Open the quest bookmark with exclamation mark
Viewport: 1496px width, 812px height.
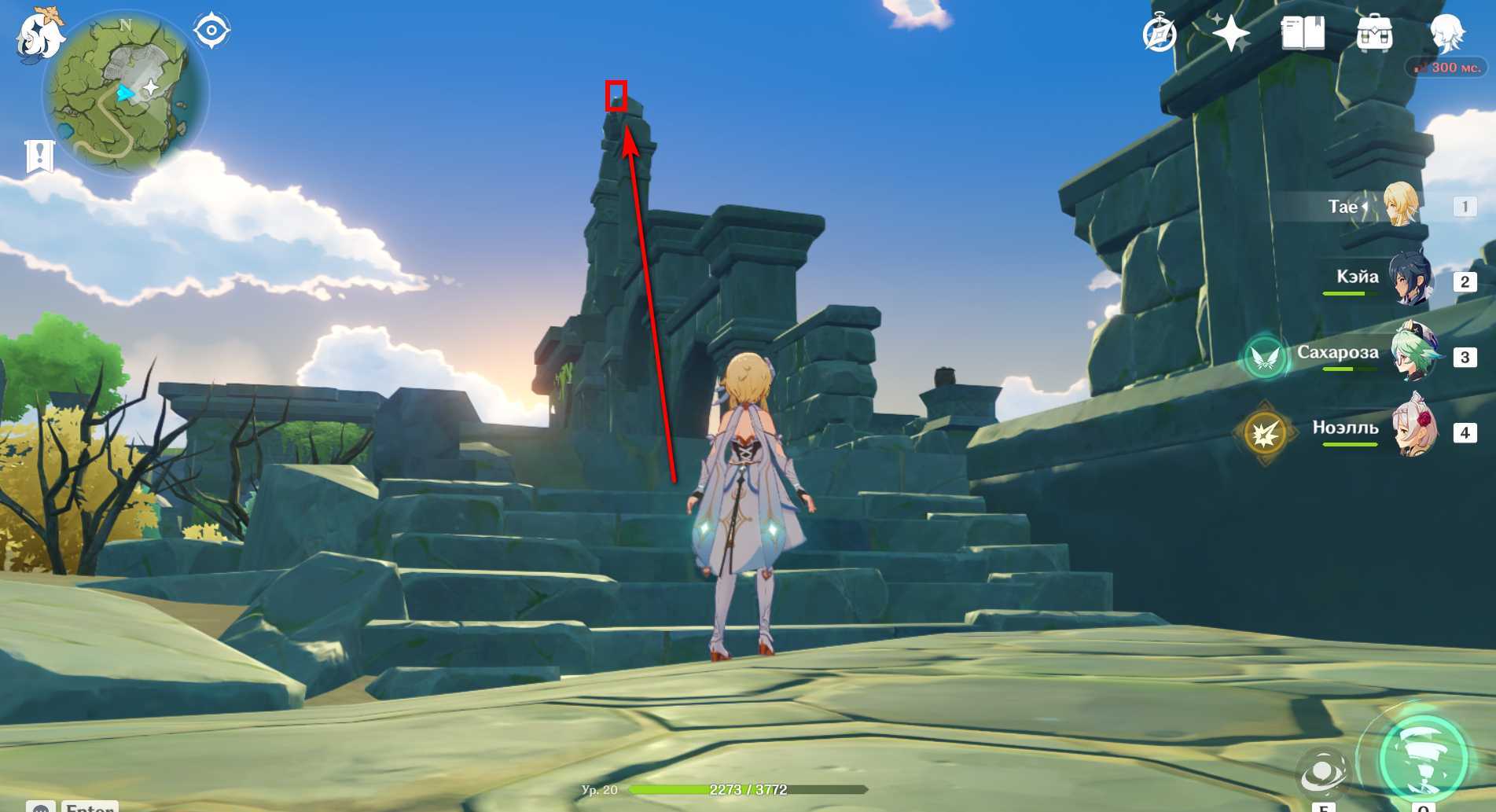(39, 156)
